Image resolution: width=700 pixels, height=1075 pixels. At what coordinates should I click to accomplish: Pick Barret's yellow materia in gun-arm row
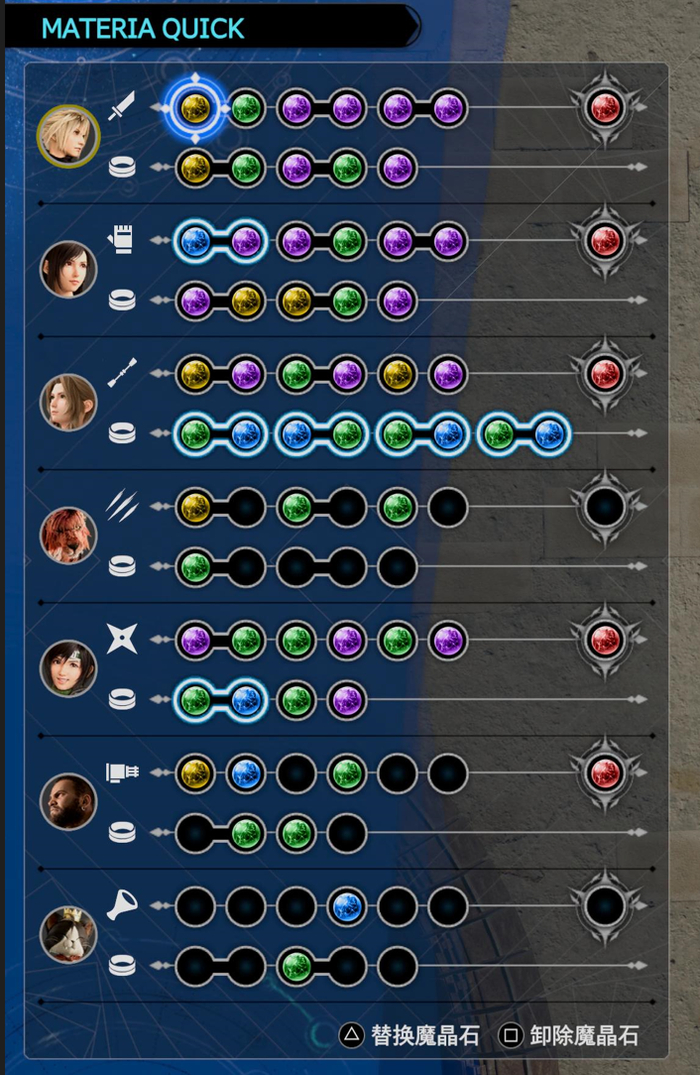[195, 773]
